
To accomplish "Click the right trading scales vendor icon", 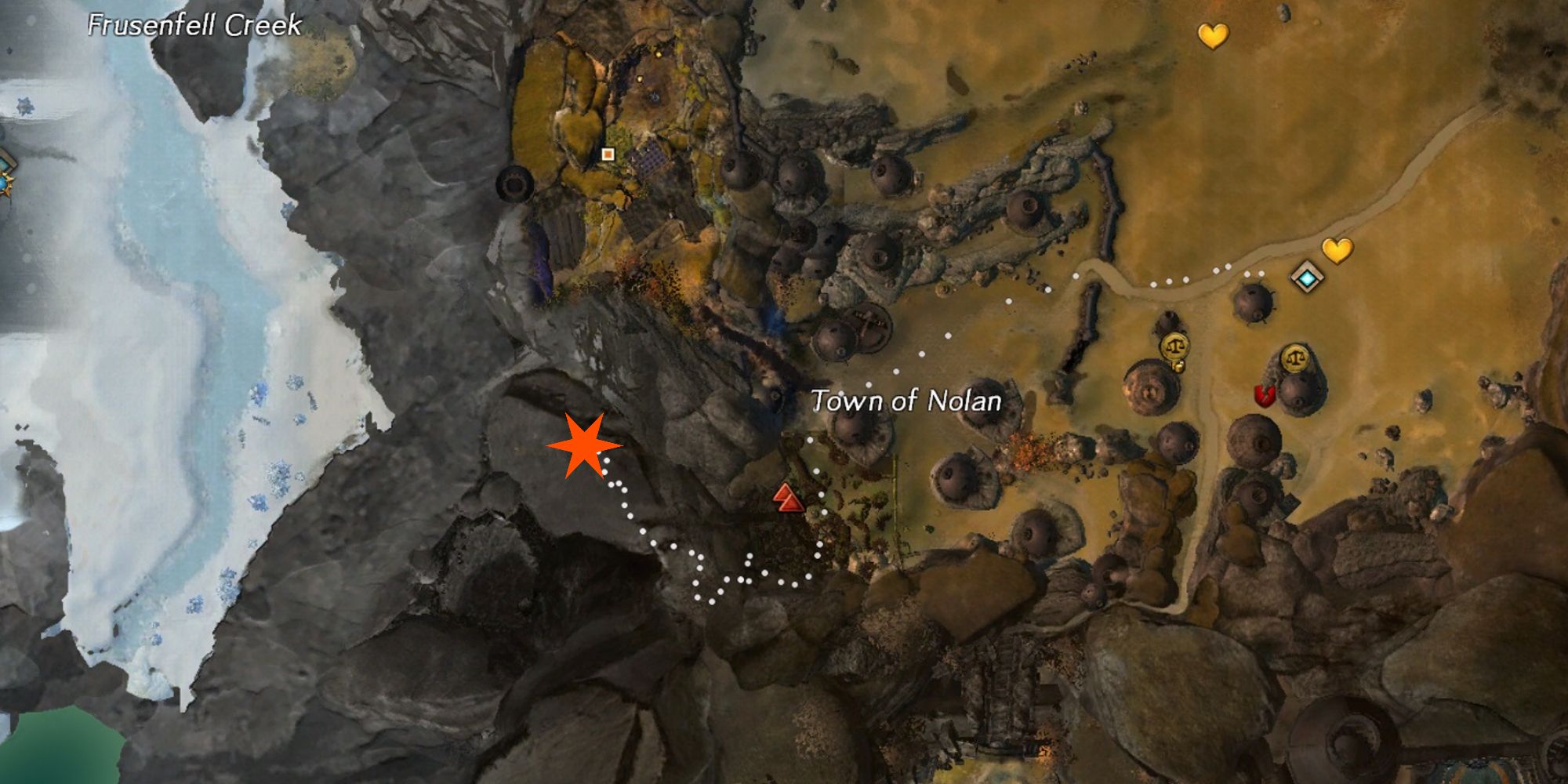I will (1296, 357).
